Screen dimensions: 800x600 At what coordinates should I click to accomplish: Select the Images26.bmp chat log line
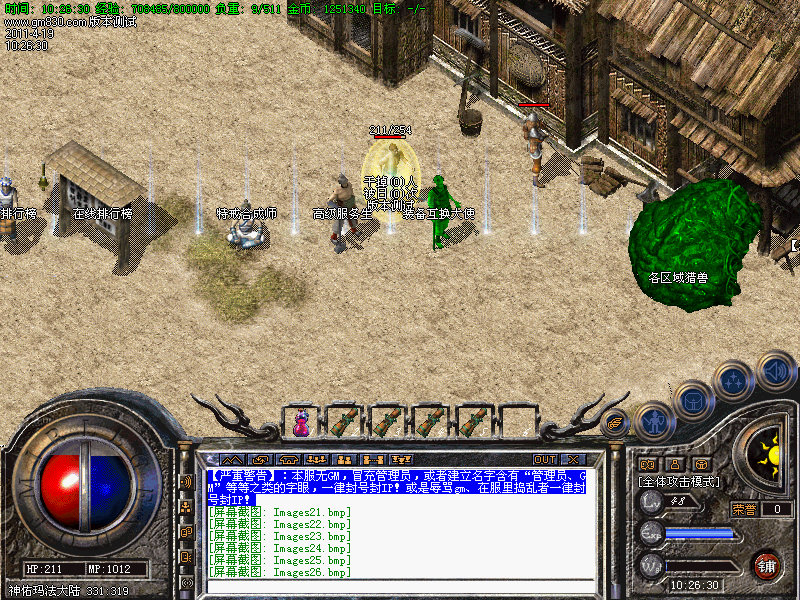280,573
